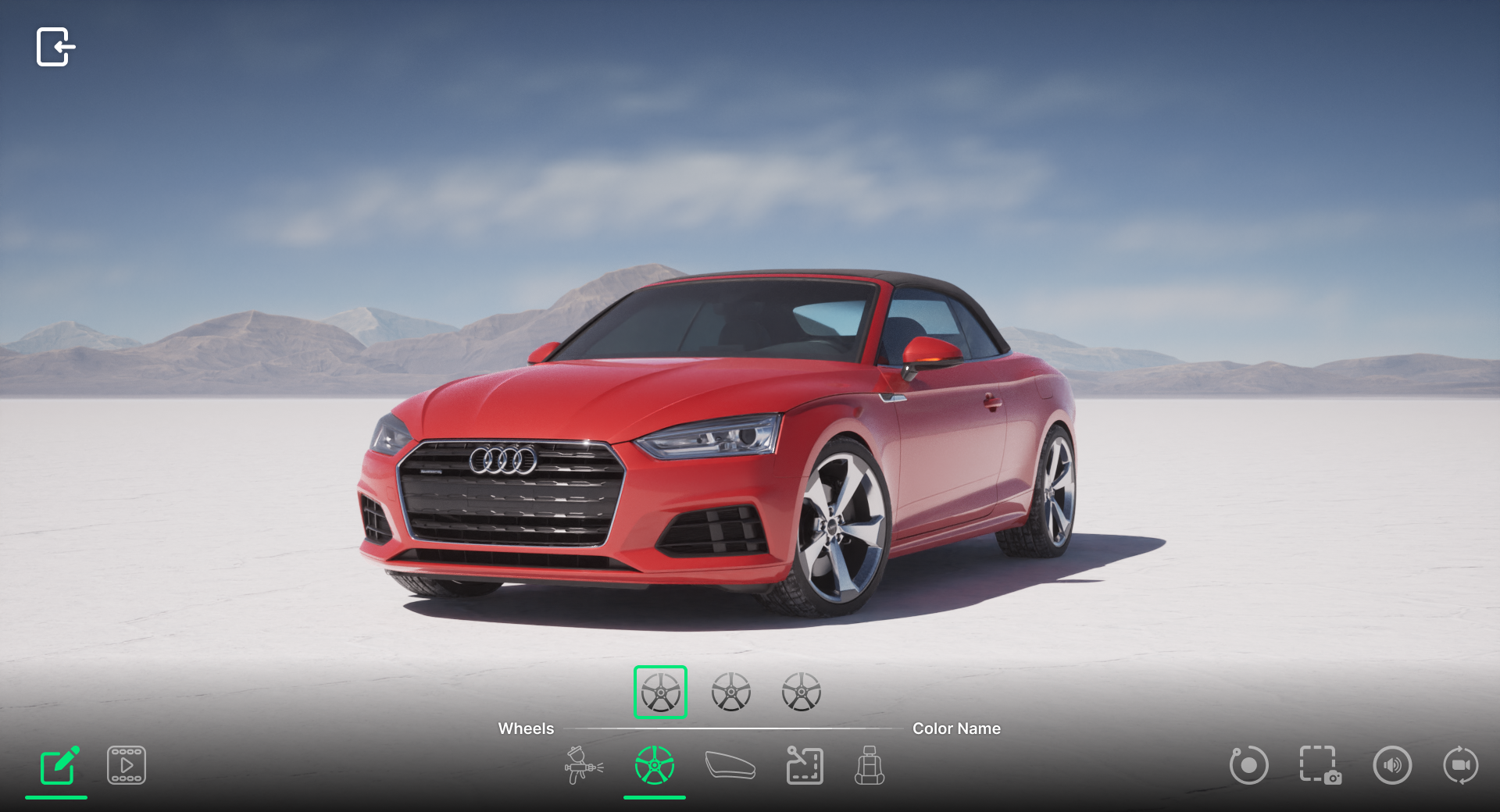The height and width of the screenshot is (812, 1500).
Task: Open the film strip playback mode
Action: tap(127, 765)
